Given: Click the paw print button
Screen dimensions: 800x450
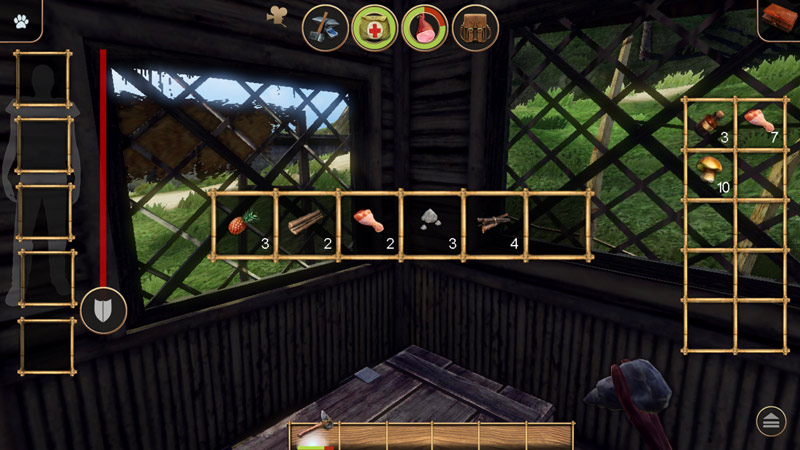Looking at the screenshot, I should [x=19, y=18].
